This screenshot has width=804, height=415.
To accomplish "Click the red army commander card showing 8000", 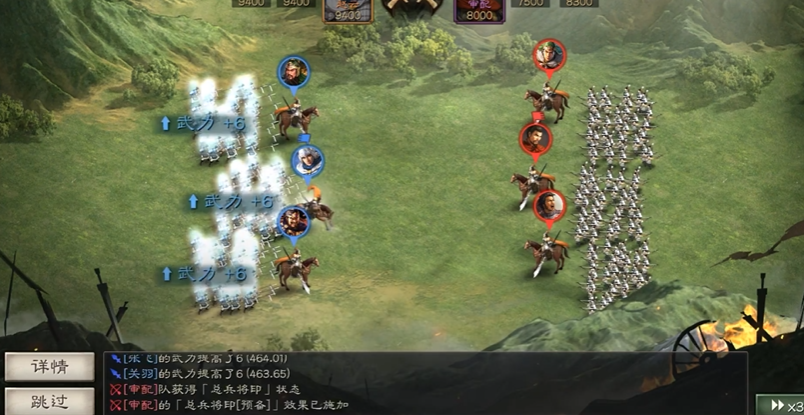I will 480,9.
